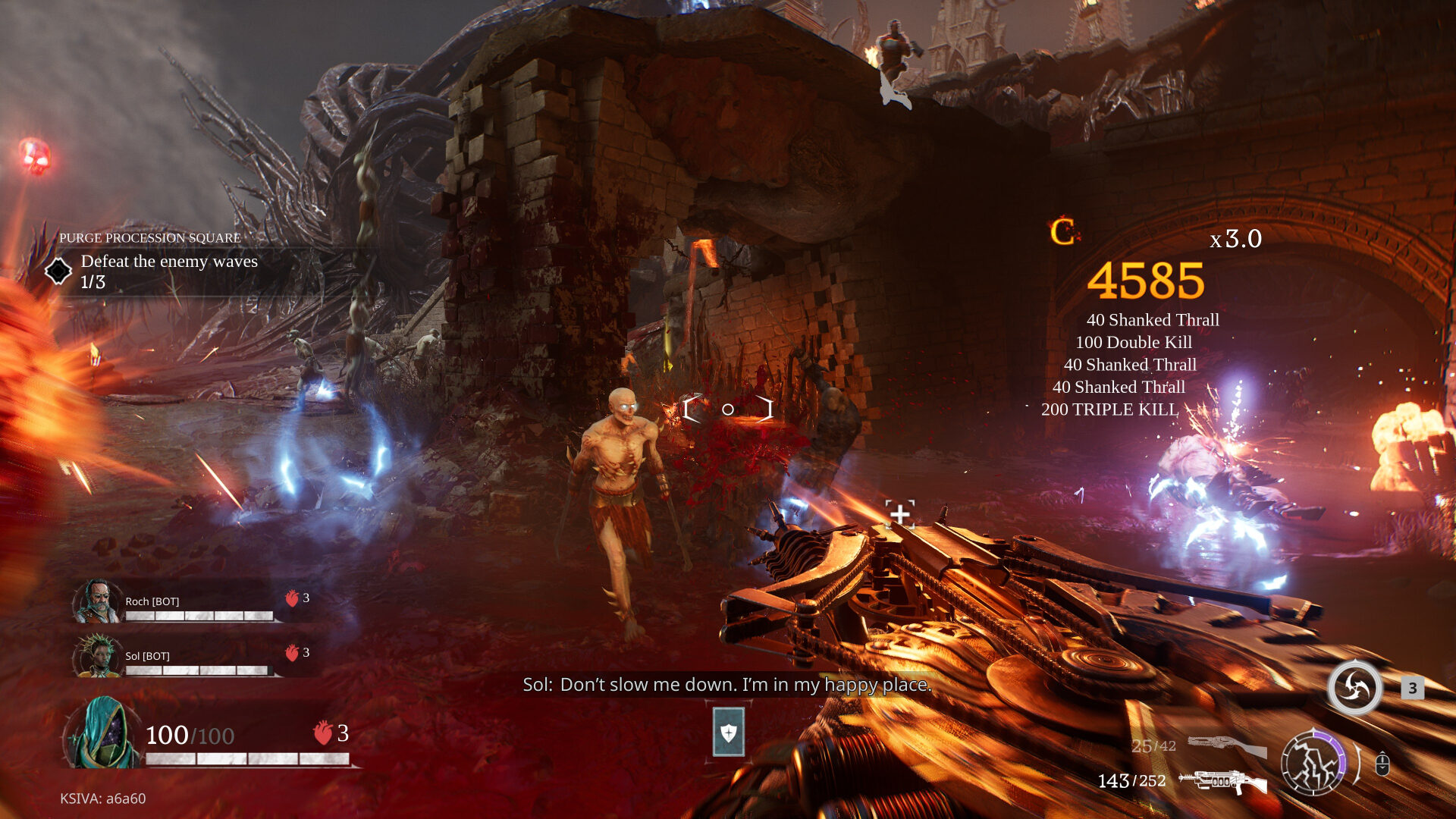Screen dimensions: 1456x819
Task: Switch to the shotgun weapon icon
Action: tap(1226, 745)
